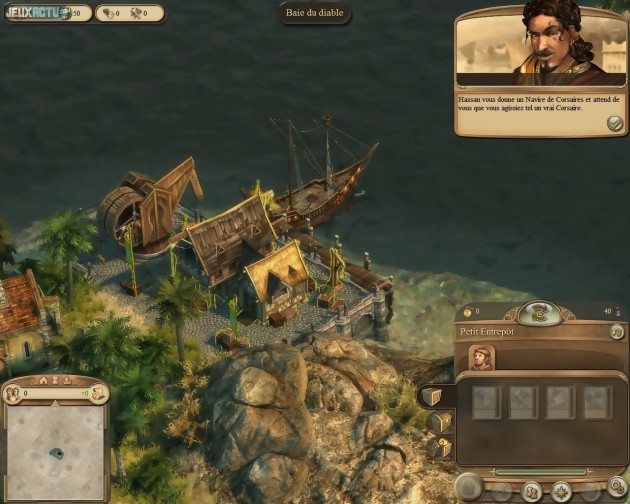Click the Baie du diable island name label
The width and height of the screenshot is (630, 504).
click(x=314, y=14)
